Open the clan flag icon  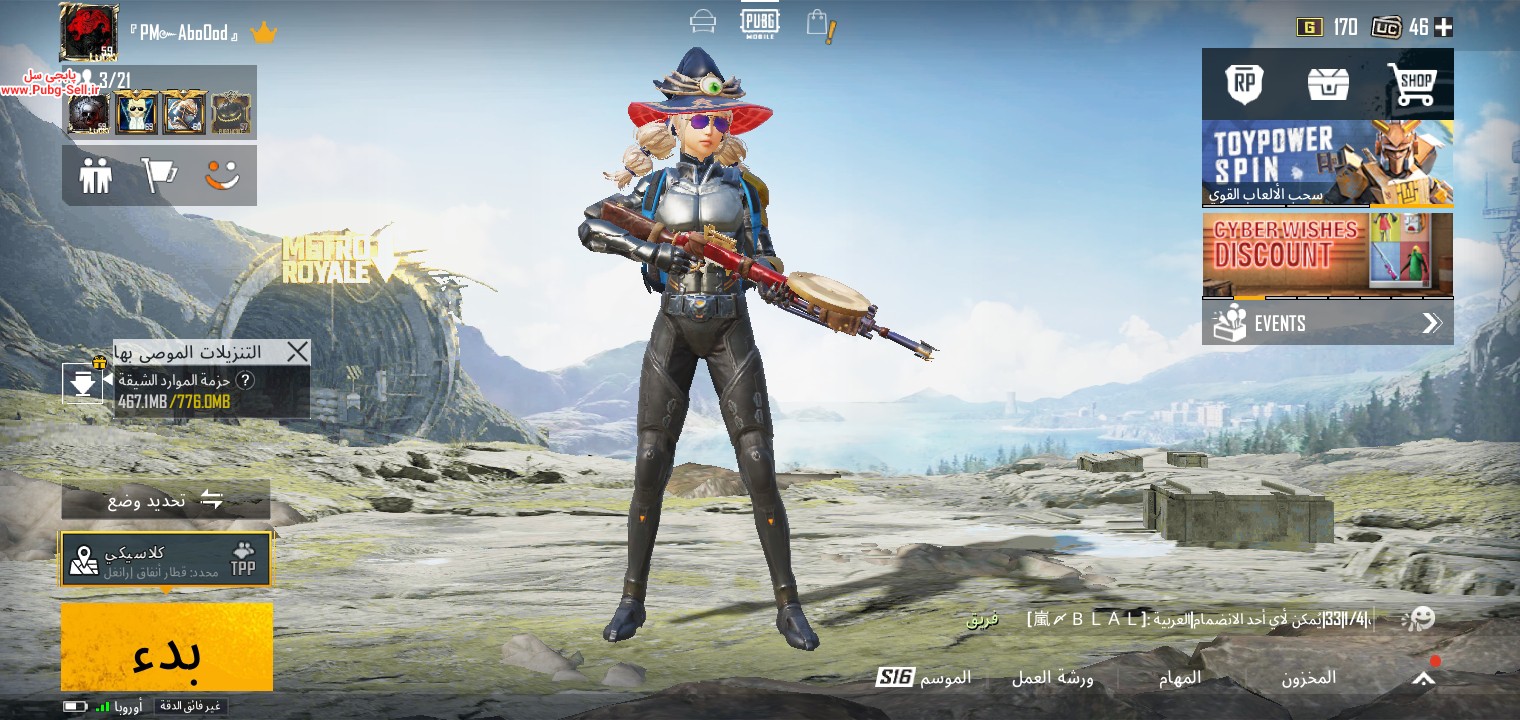coord(159,176)
